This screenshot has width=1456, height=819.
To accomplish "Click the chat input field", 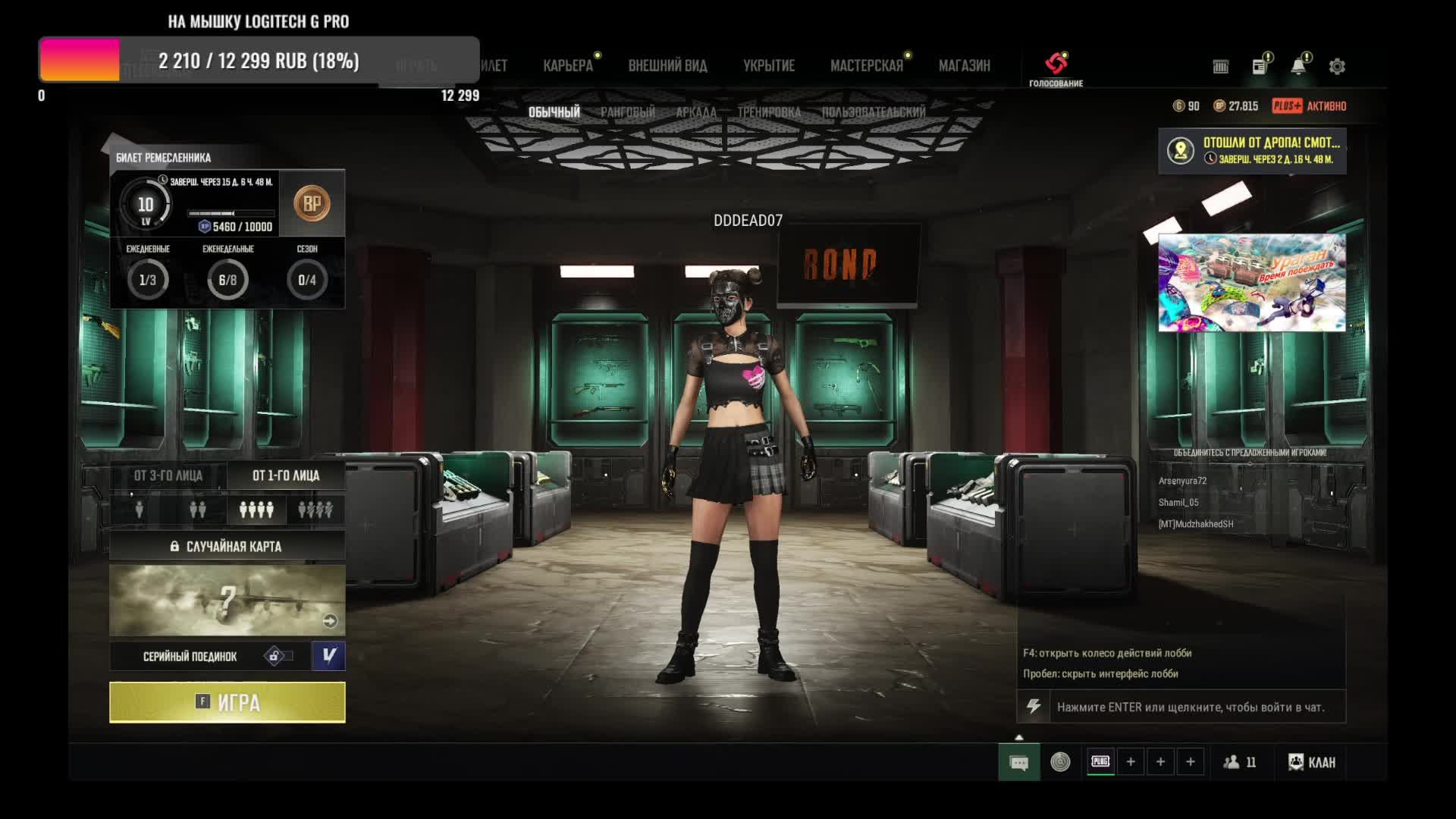I will [x=1191, y=707].
